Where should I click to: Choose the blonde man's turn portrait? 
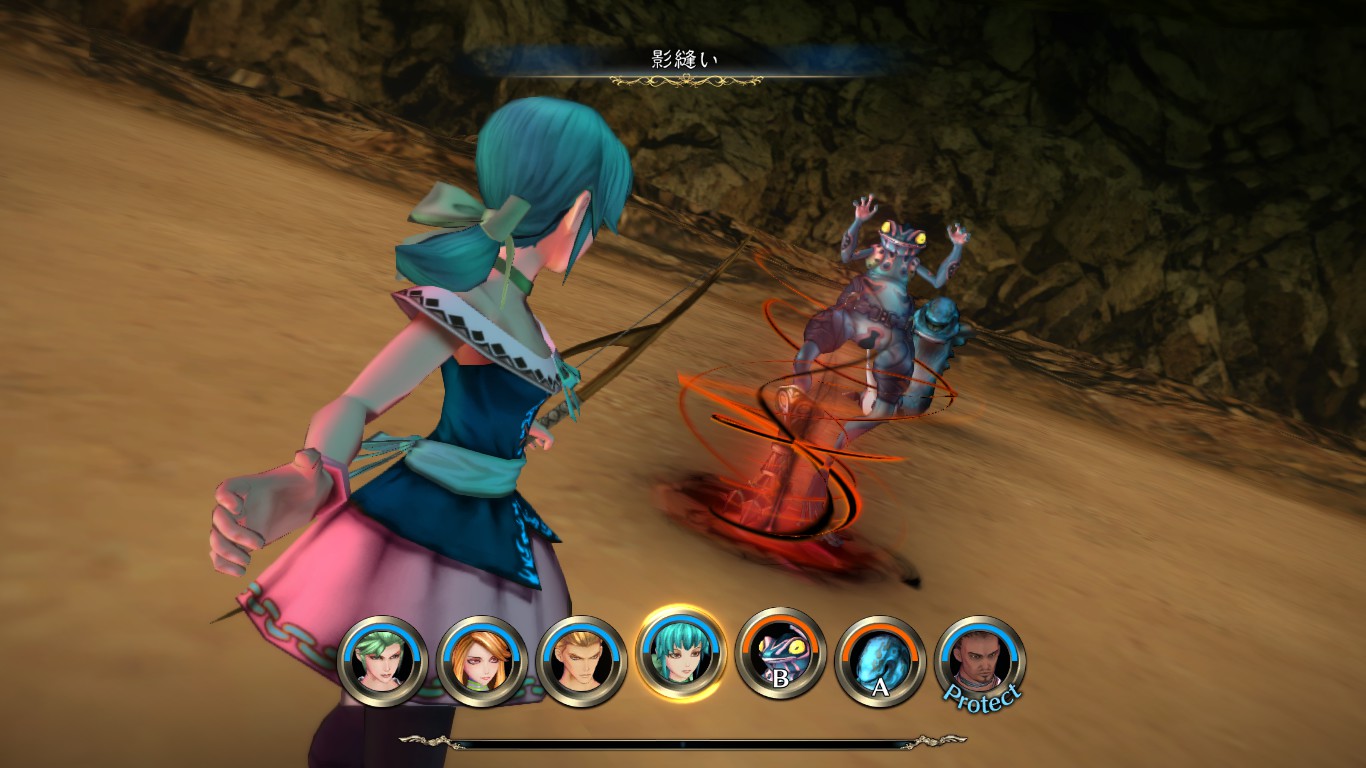point(581,661)
